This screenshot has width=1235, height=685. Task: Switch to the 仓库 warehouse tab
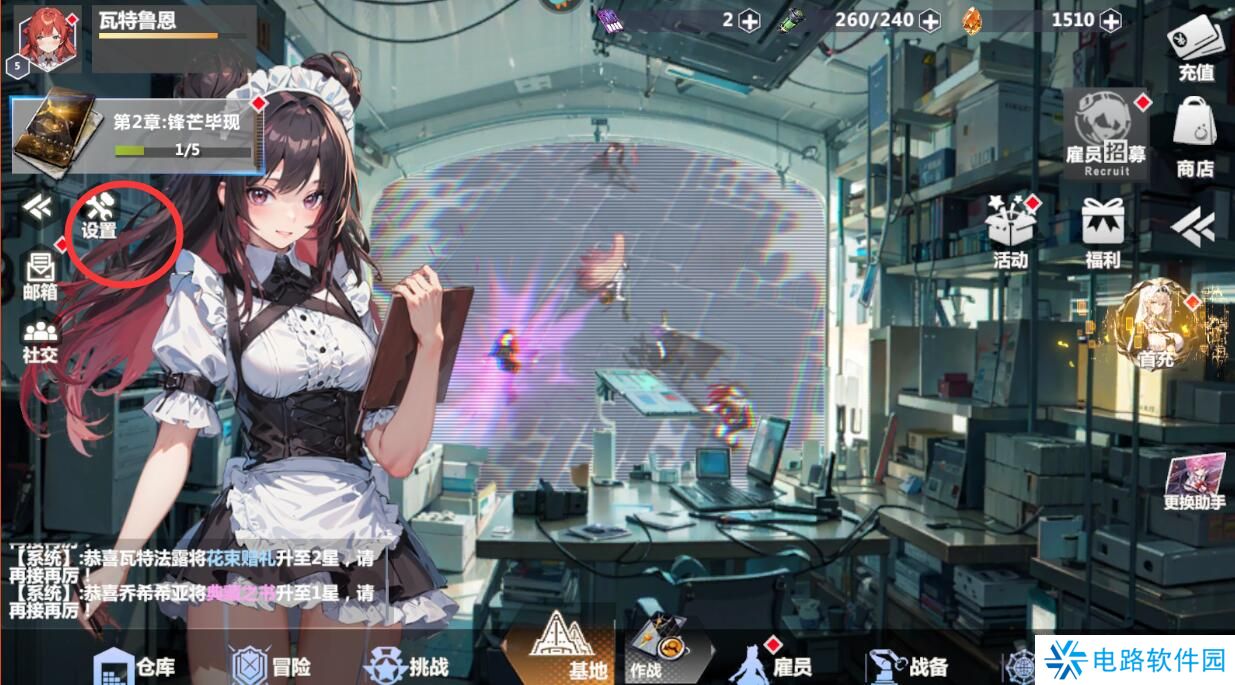[134, 666]
